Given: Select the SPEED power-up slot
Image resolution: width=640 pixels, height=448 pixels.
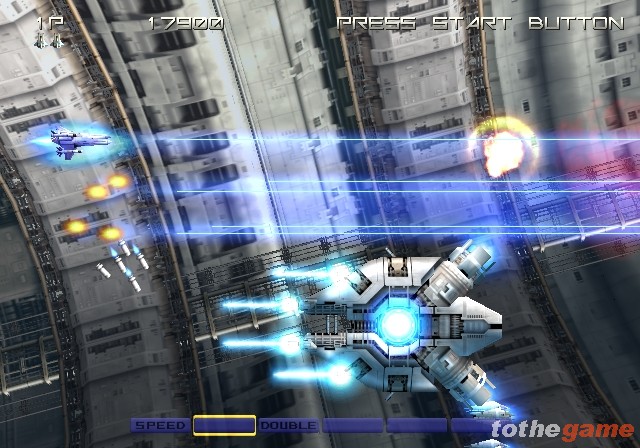Looking at the screenshot, I should [x=160, y=425].
